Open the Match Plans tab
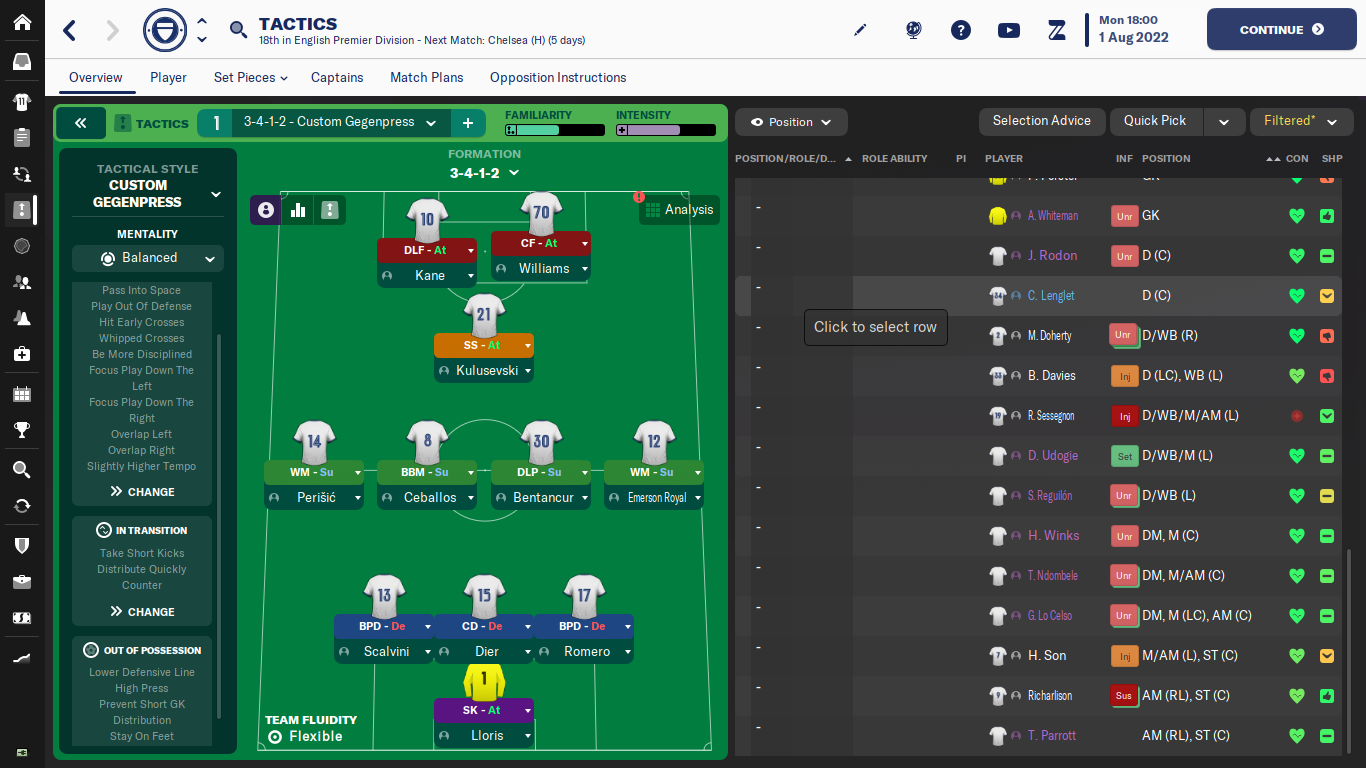 click(x=426, y=77)
